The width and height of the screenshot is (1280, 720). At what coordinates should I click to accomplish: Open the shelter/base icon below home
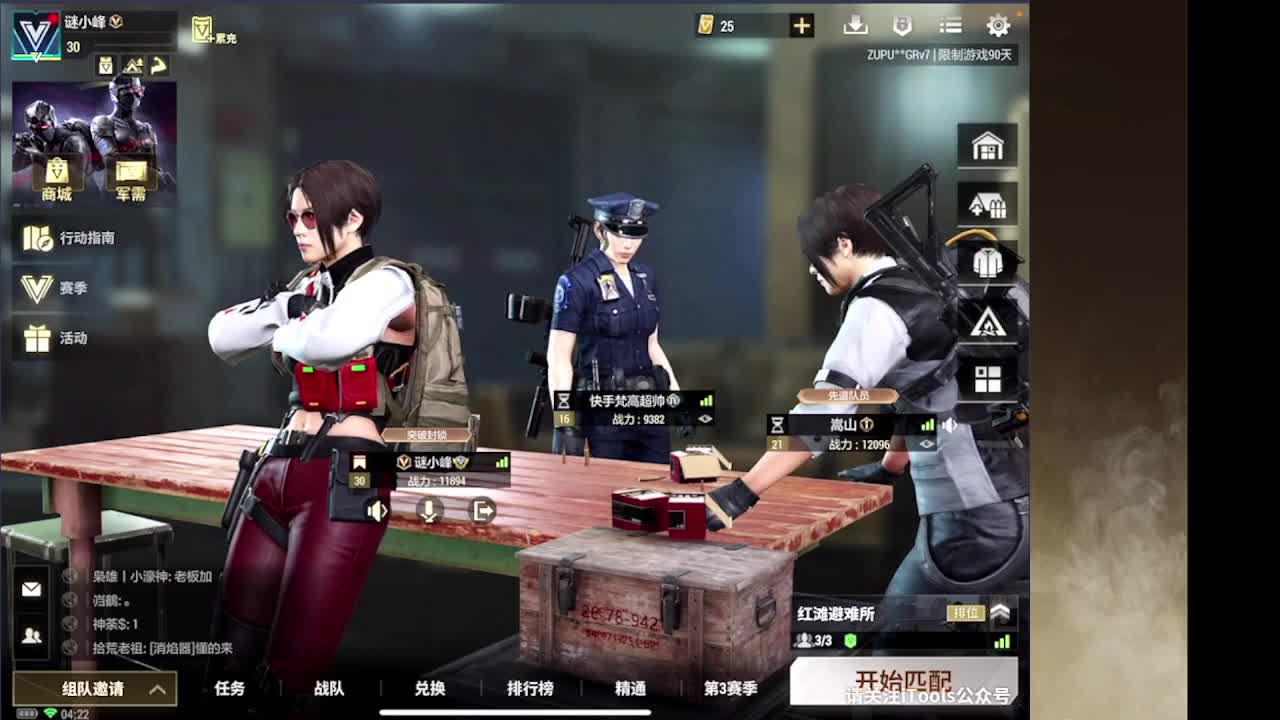click(x=988, y=203)
